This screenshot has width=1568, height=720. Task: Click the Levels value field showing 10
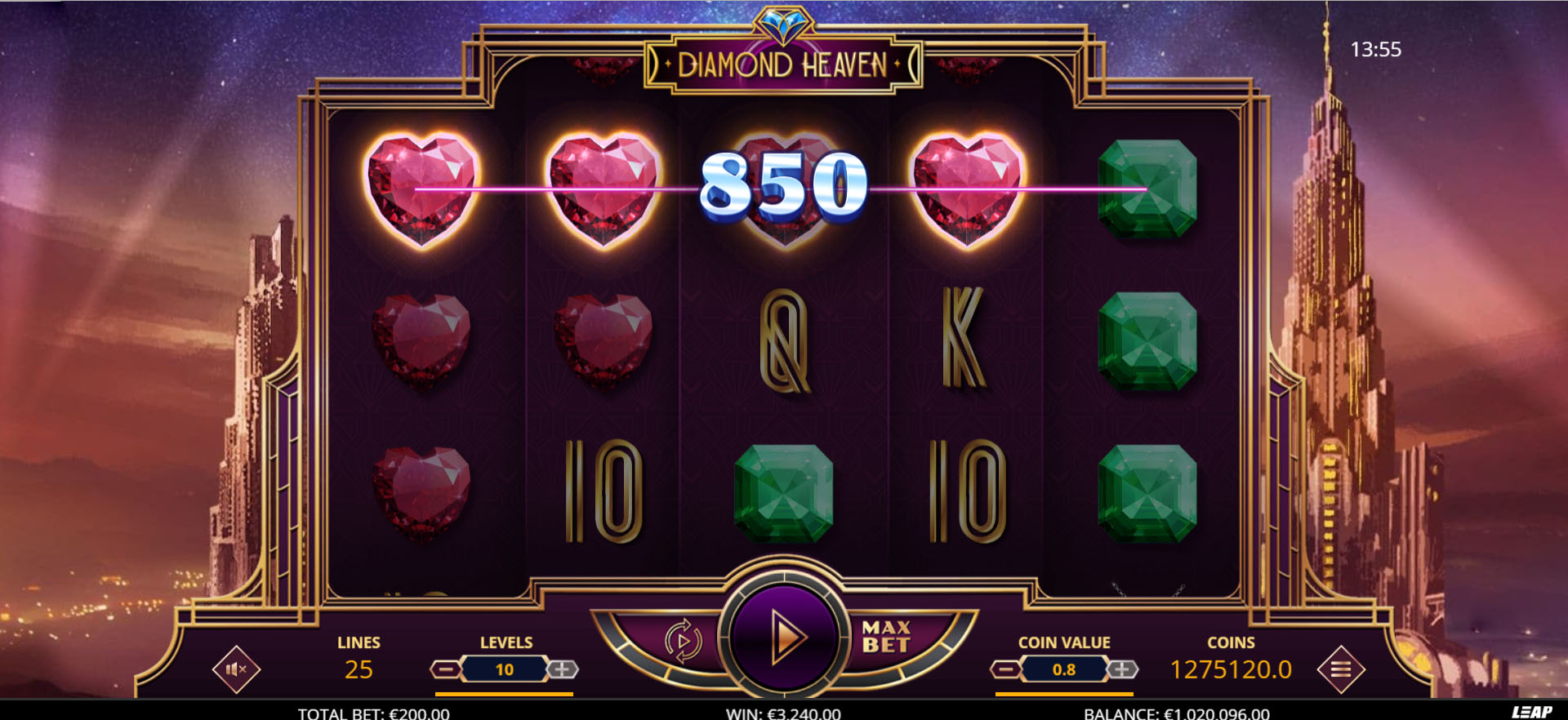506,669
